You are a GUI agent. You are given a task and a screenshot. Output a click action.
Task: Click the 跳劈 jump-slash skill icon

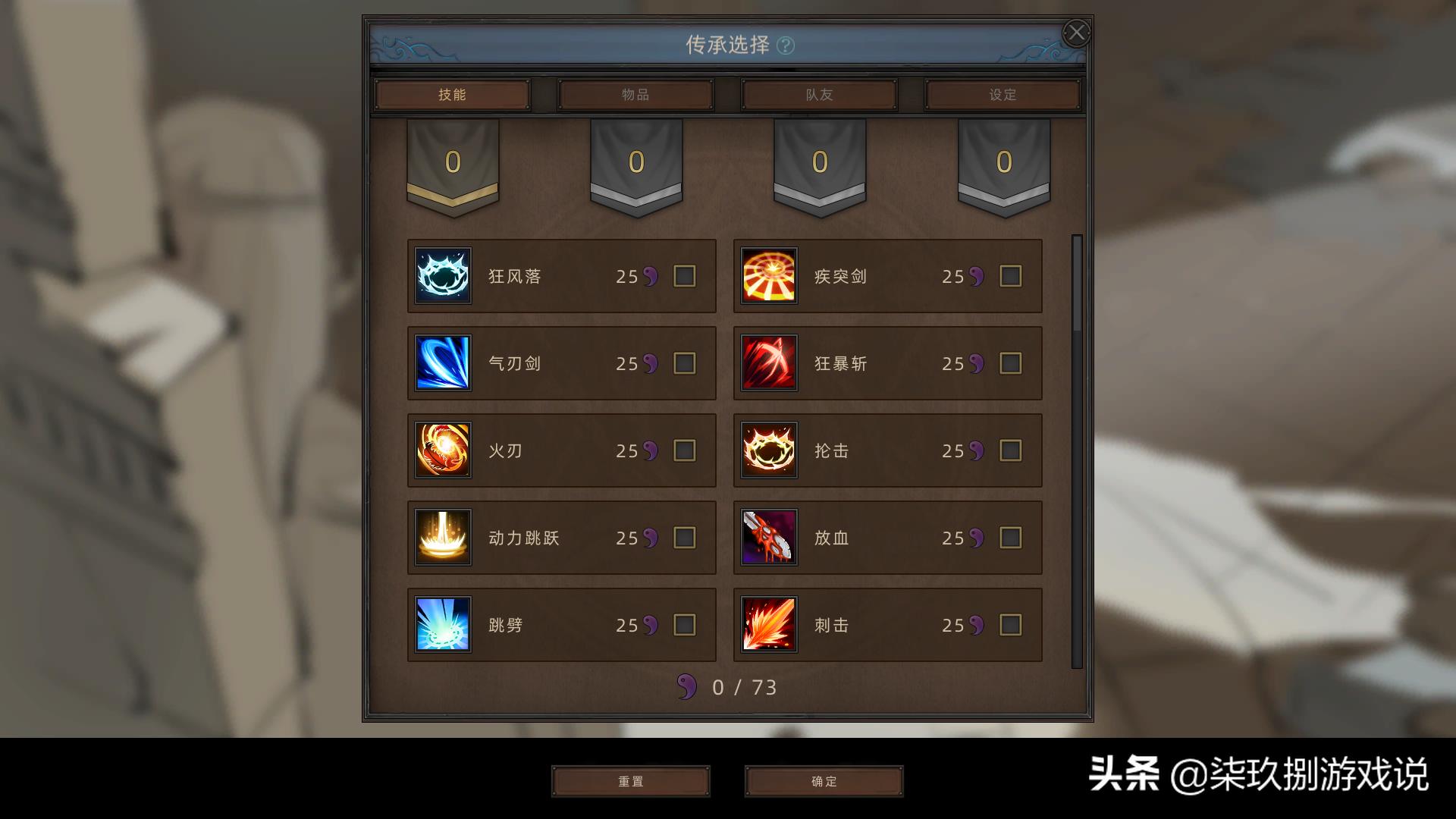click(443, 624)
